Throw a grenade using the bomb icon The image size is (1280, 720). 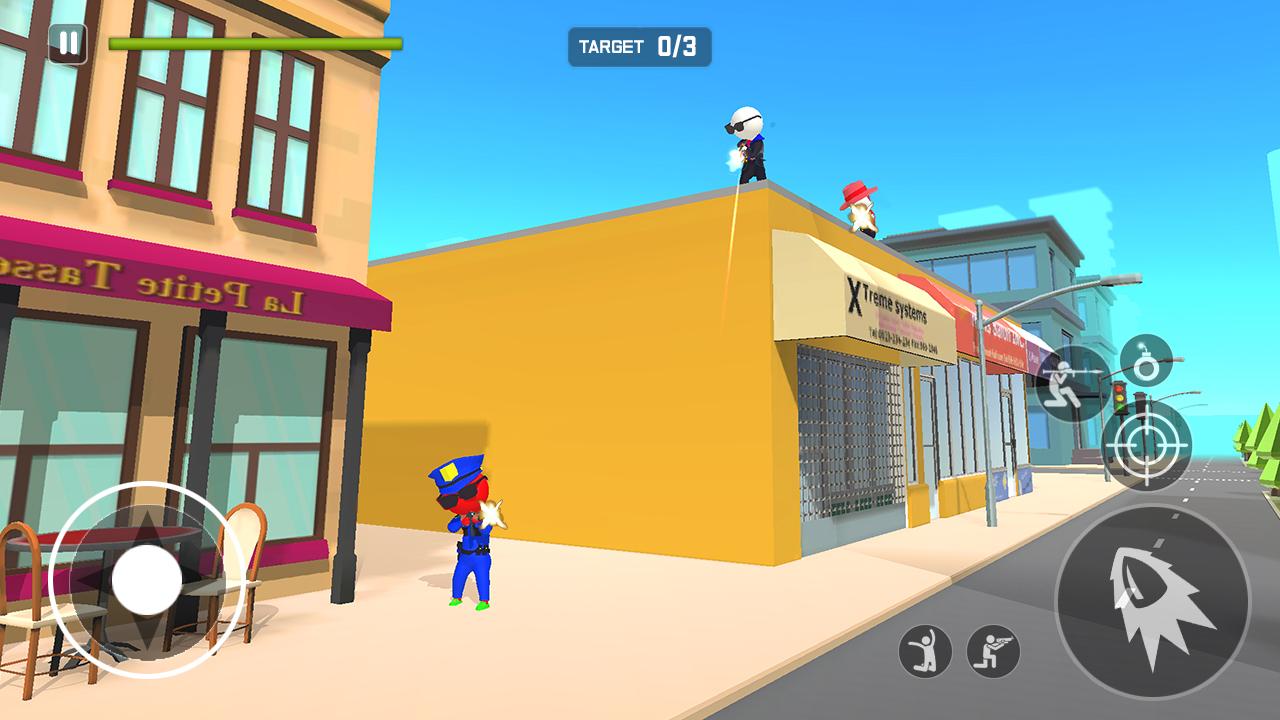pos(1146,362)
